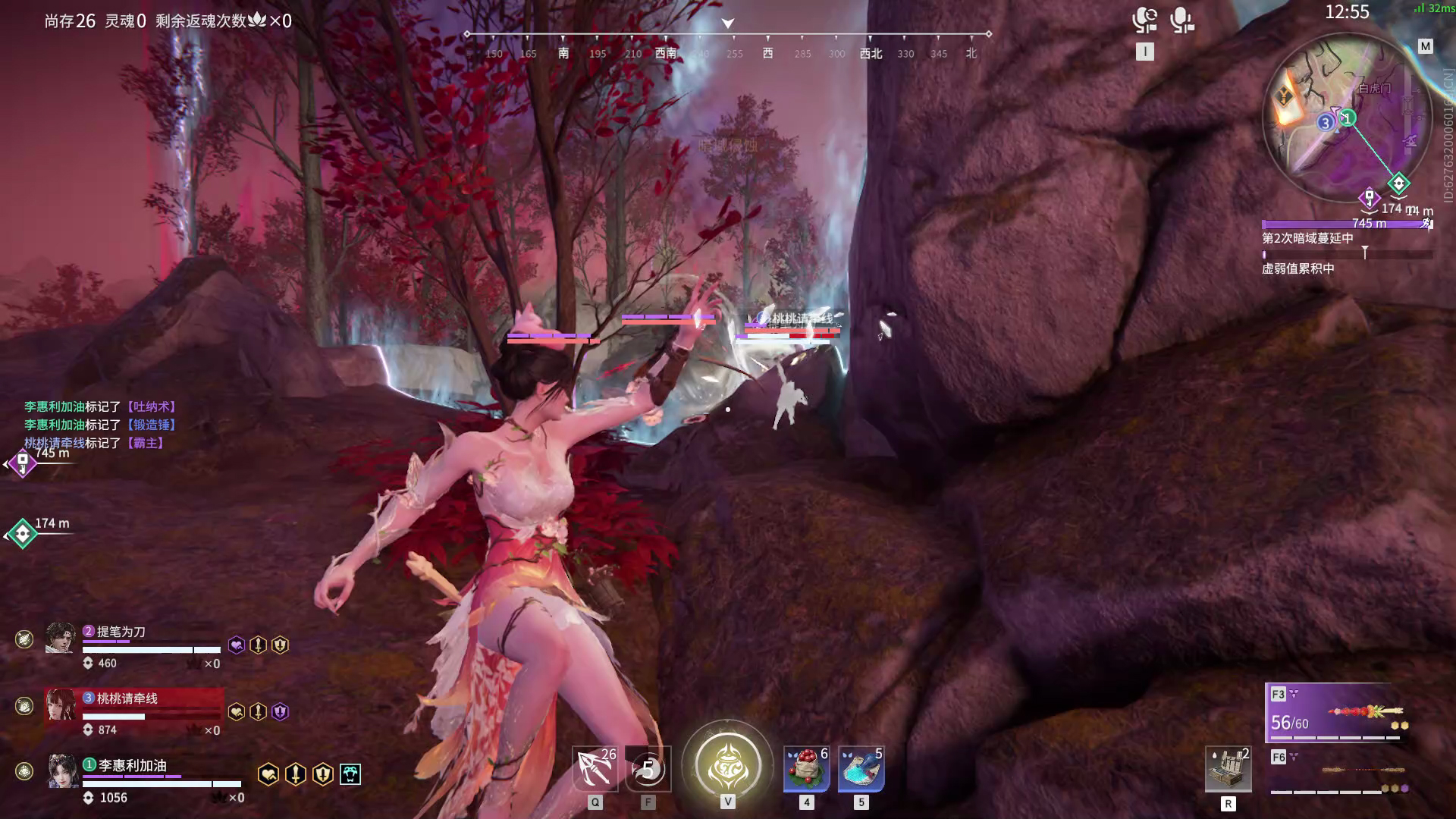Use the red berry healing item
This screenshot has height=819, width=1456.
[x=806, y=769]
